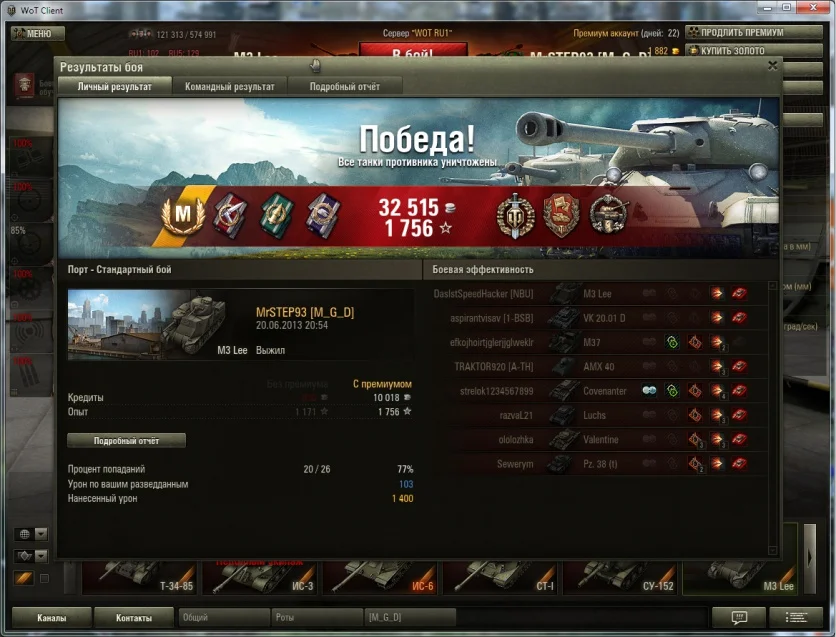836x637 pixels.
Task: Select the Личный результат tab
Action: pyautogui.click(x=115, y=87)
